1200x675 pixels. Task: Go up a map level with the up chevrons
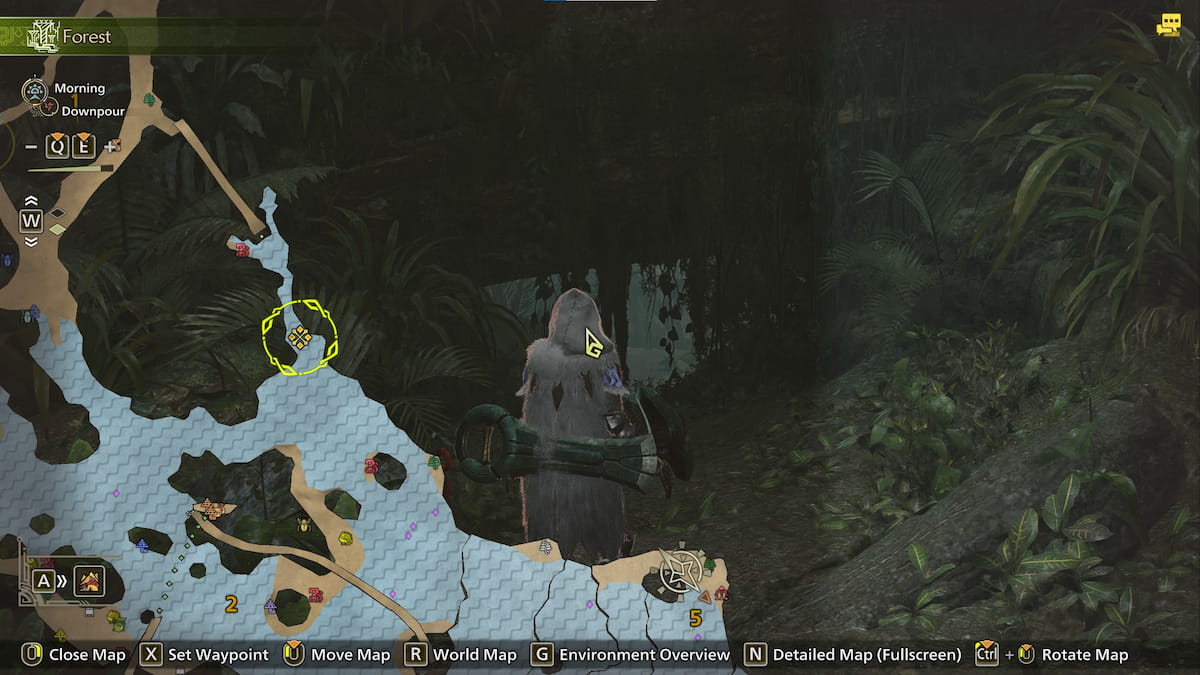(31, 201)
